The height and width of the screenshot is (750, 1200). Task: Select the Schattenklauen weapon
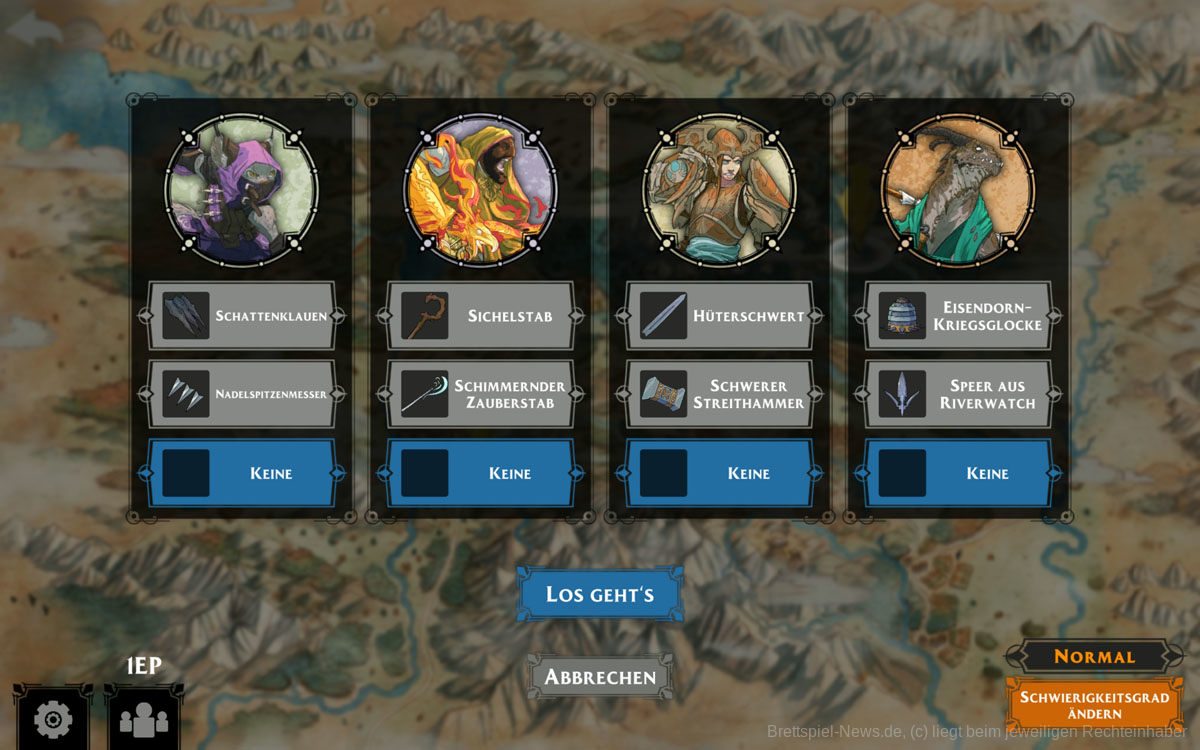point(242,316)
